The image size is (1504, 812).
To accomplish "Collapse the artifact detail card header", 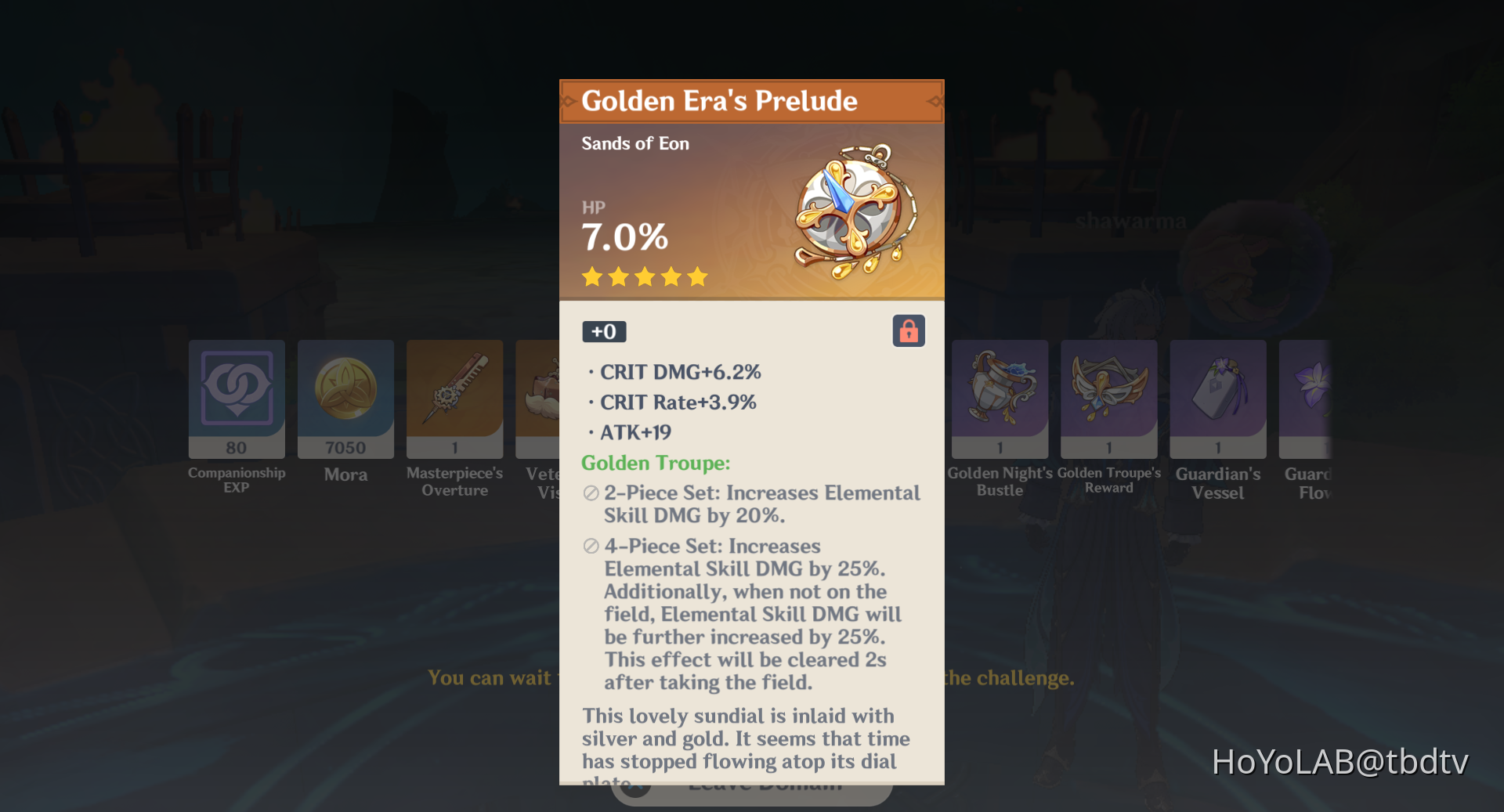I will click(x=750, y=100).
